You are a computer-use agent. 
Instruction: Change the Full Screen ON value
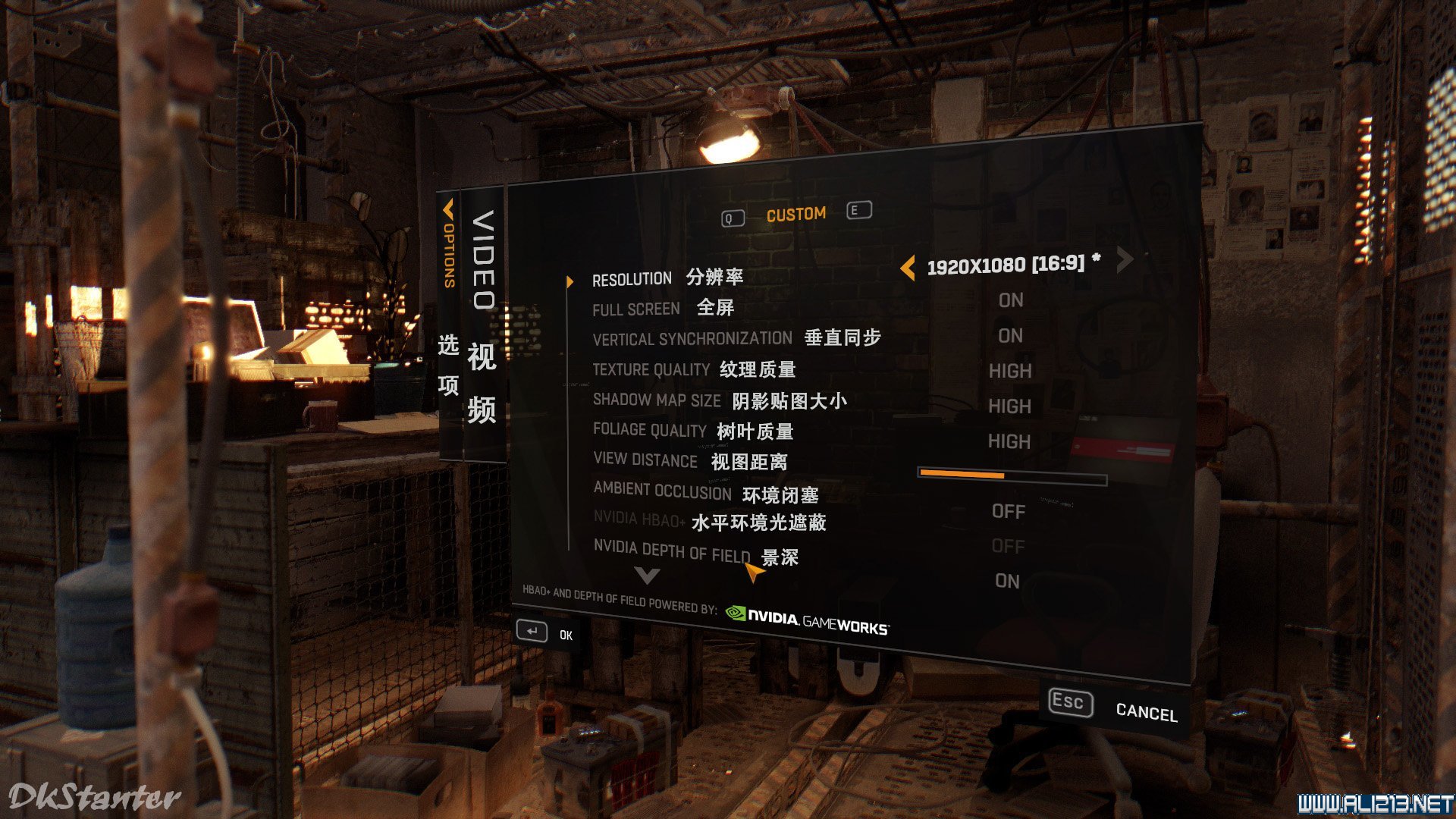click(1011, 301)
